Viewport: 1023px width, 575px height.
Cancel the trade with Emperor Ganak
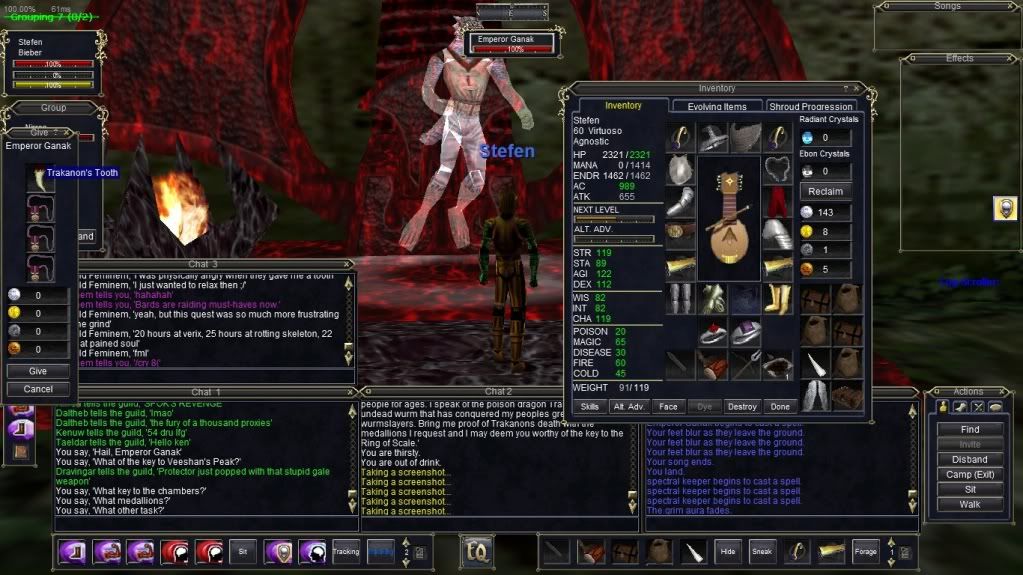39,389
